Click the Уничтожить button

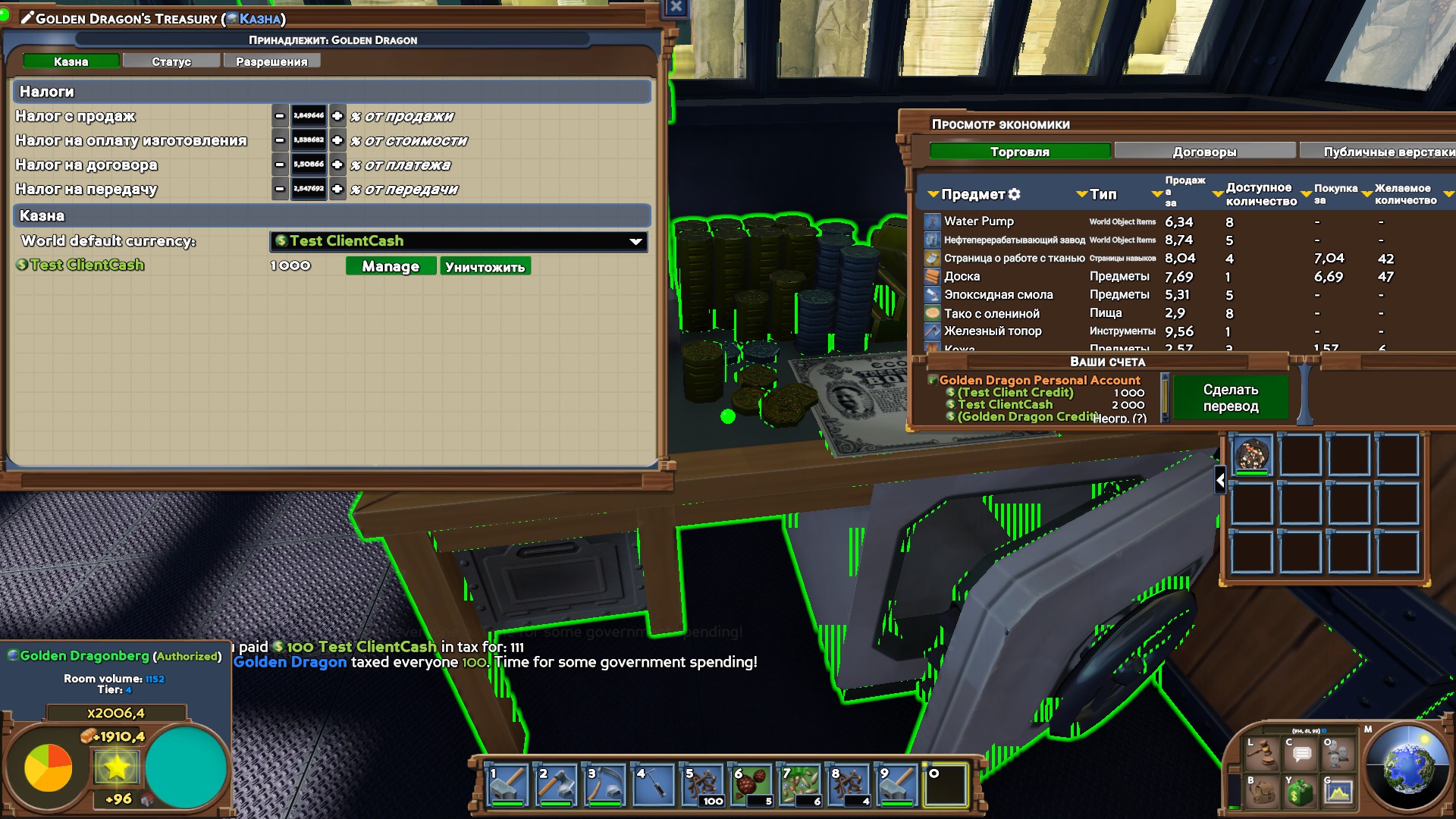(485, 266)
